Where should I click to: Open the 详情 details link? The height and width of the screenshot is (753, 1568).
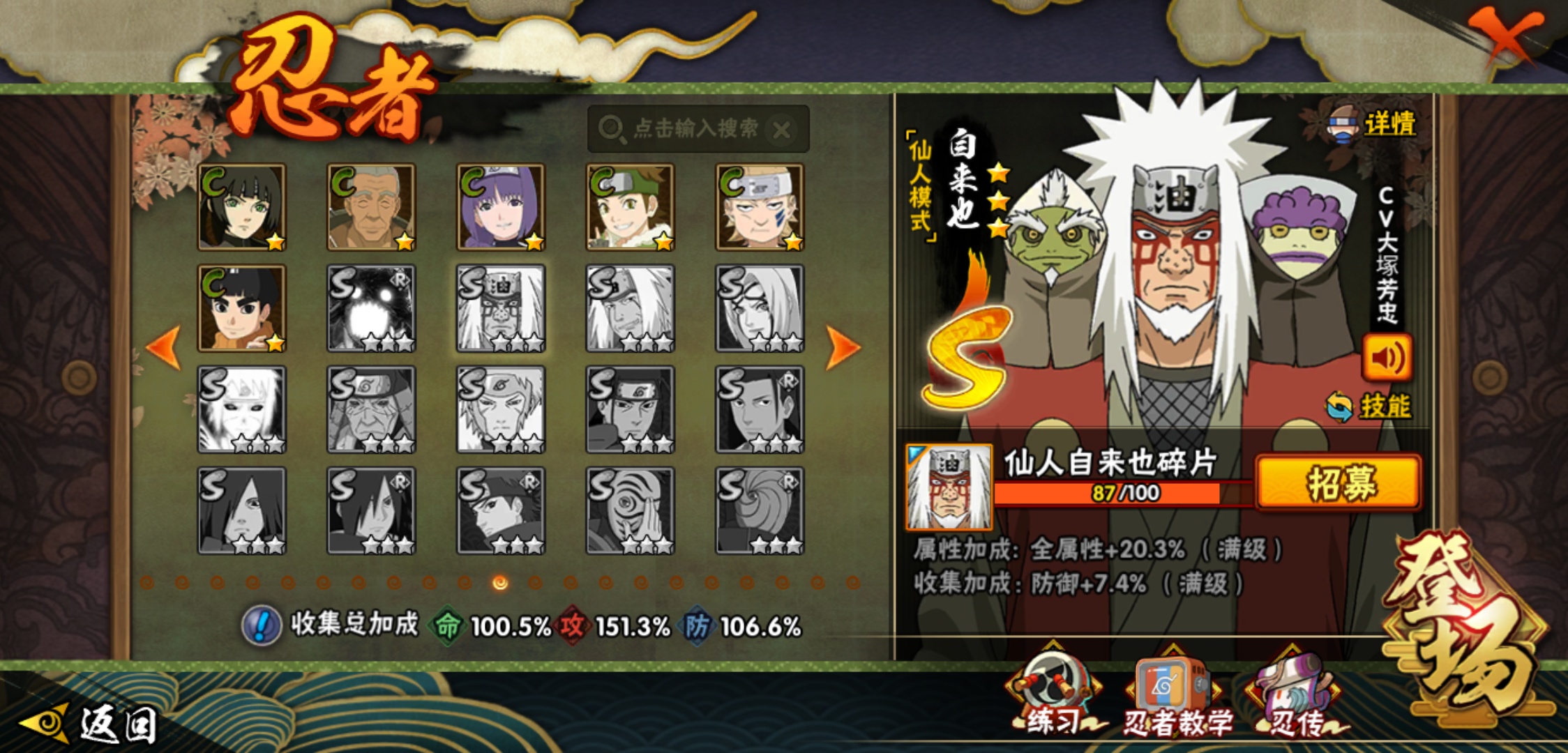tap(1388, 124)
